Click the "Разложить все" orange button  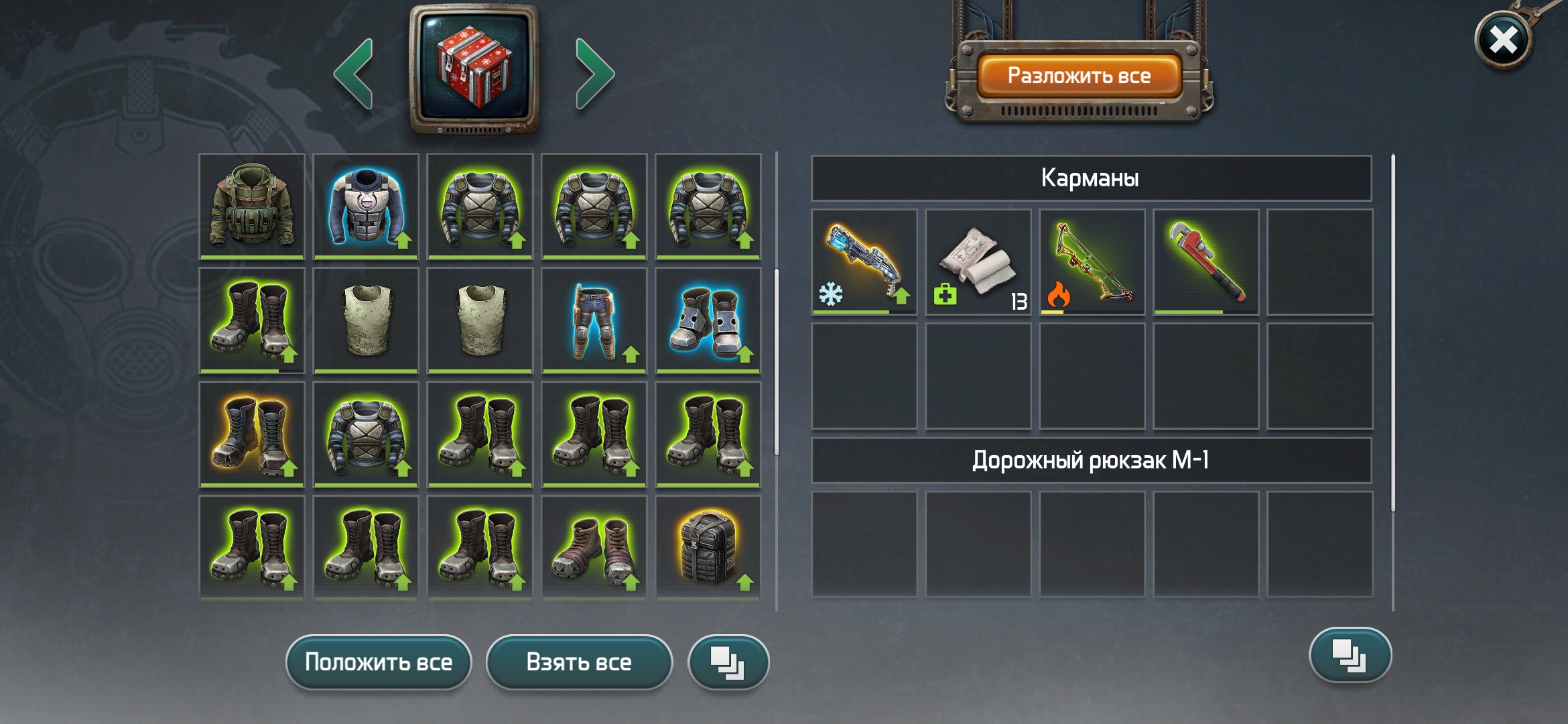(1079, 76)
